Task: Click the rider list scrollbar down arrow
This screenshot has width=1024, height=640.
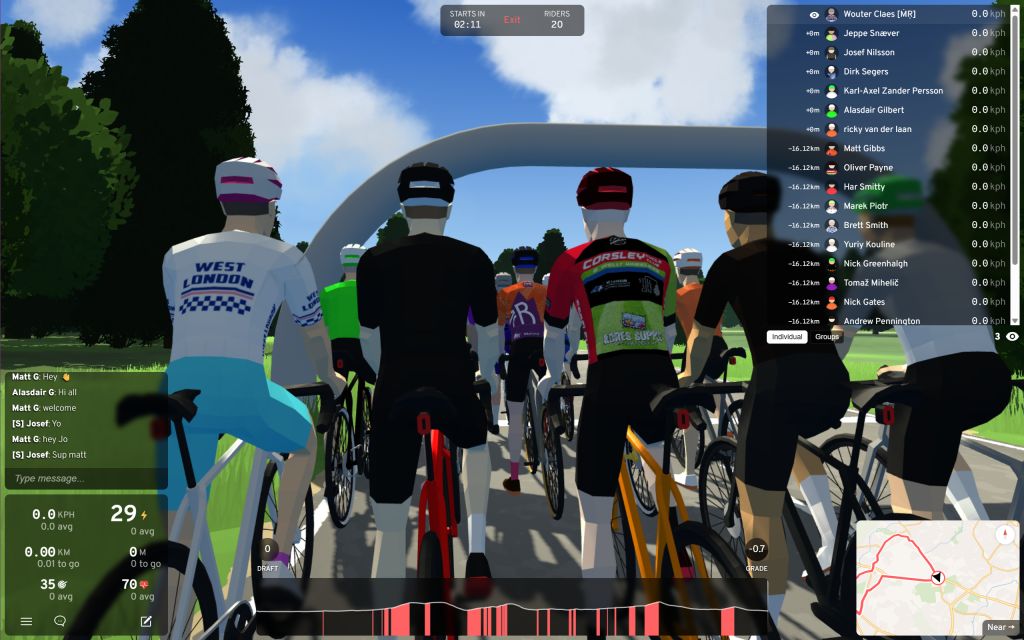Action: click(x=1015, y=320)
